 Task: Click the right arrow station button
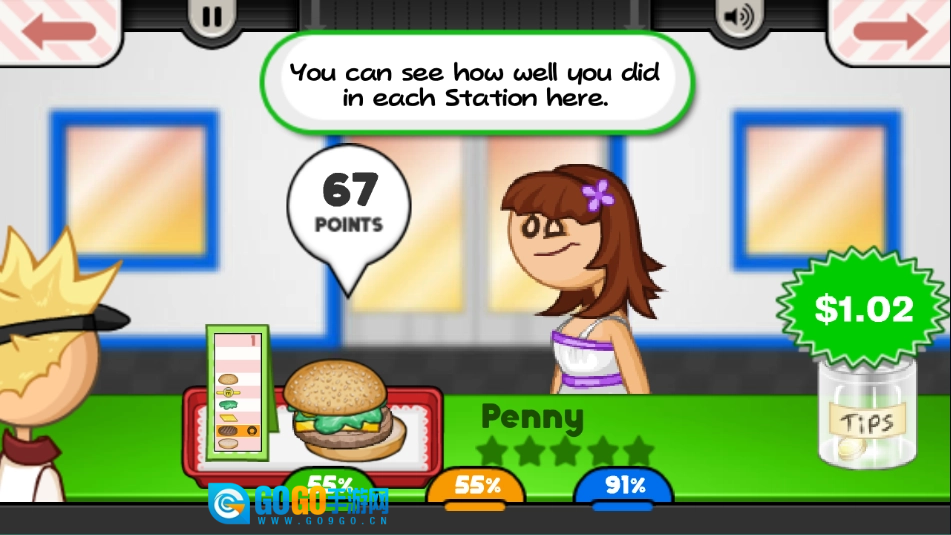pyautogui.click(x=892, y=28)
